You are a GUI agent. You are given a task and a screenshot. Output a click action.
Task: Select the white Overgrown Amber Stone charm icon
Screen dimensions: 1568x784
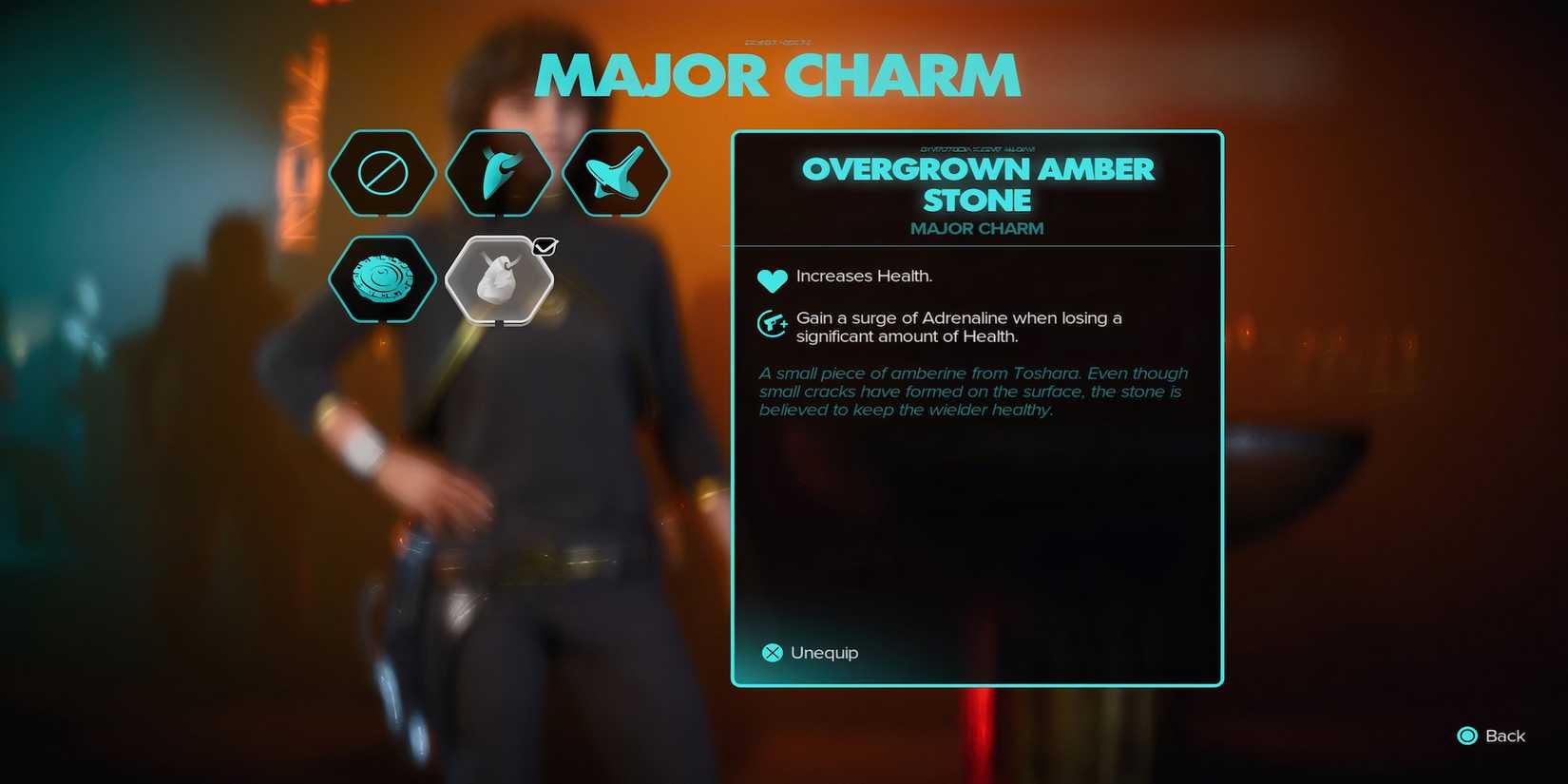pos(499,280)
